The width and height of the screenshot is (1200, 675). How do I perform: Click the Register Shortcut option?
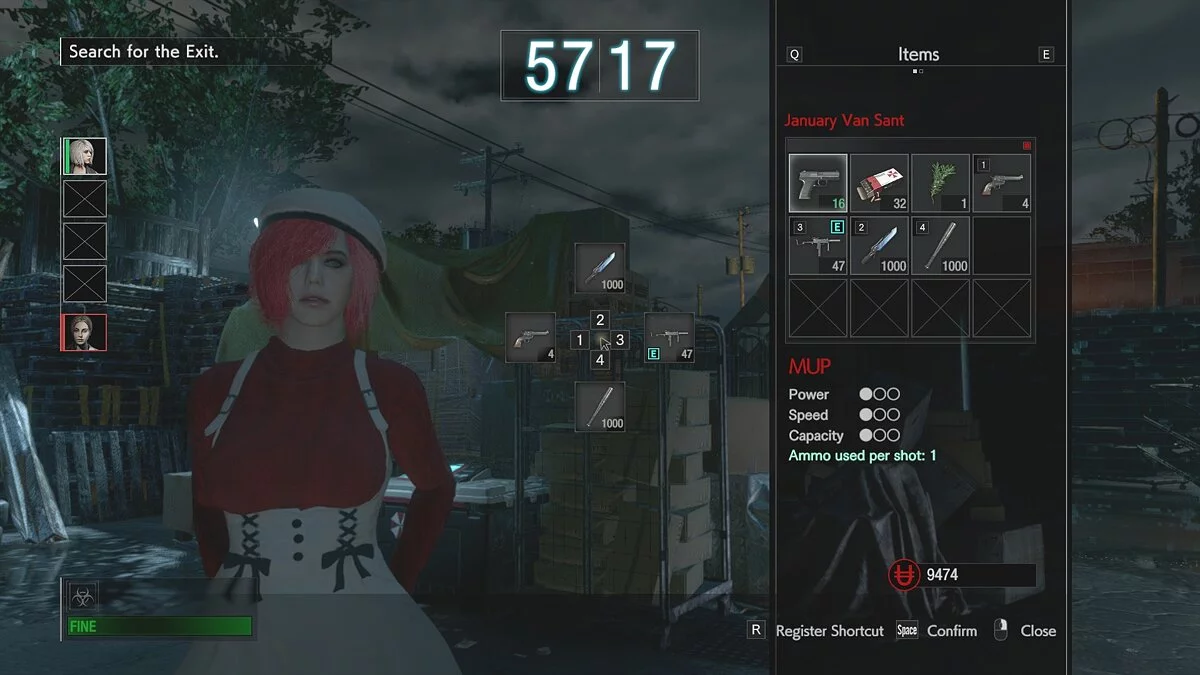(829, 631)
